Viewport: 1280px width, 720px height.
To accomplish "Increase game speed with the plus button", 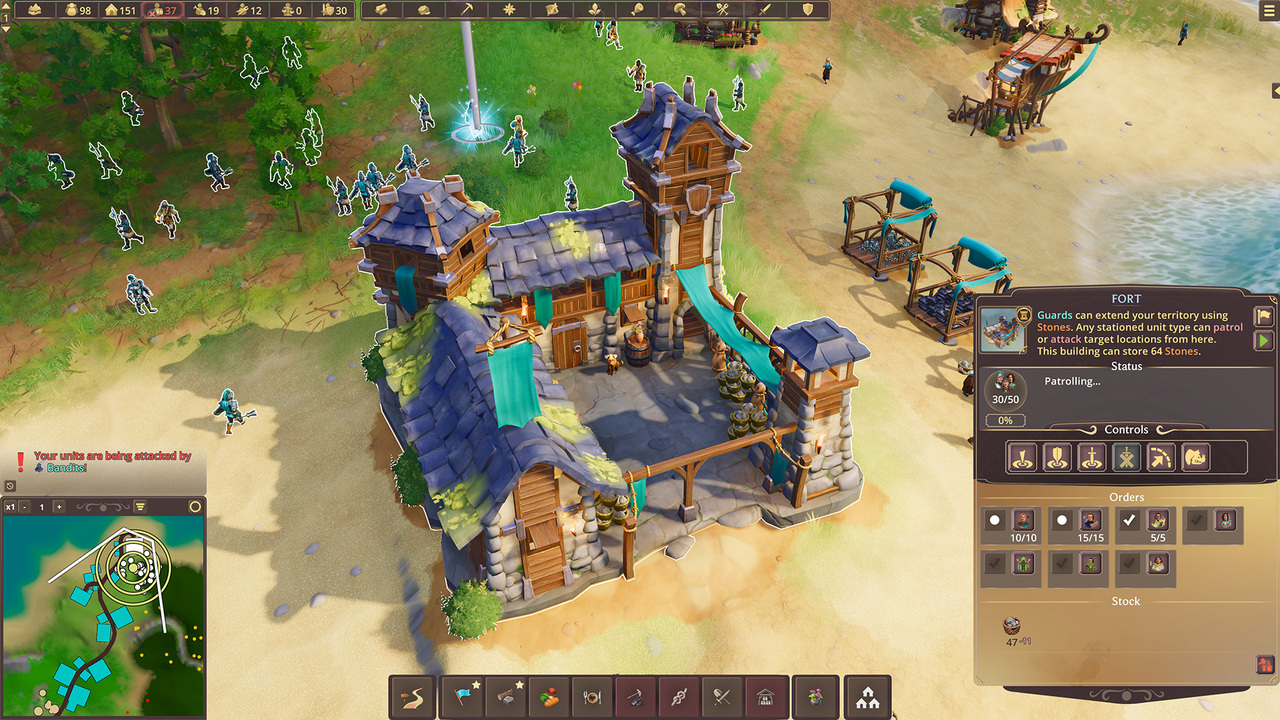I will coord(58,507).
